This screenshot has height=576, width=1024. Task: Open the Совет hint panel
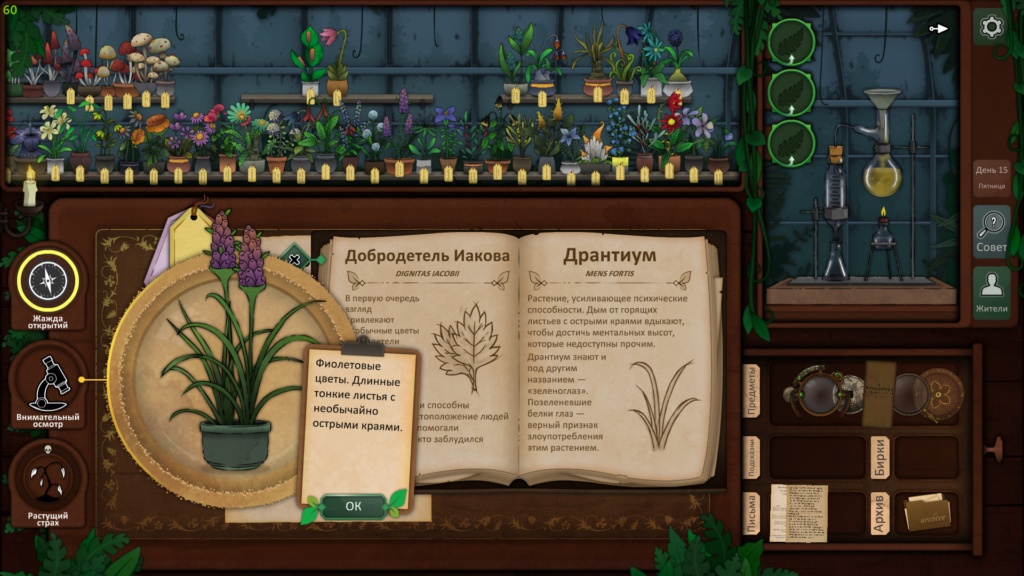click(x=991, y=231)
